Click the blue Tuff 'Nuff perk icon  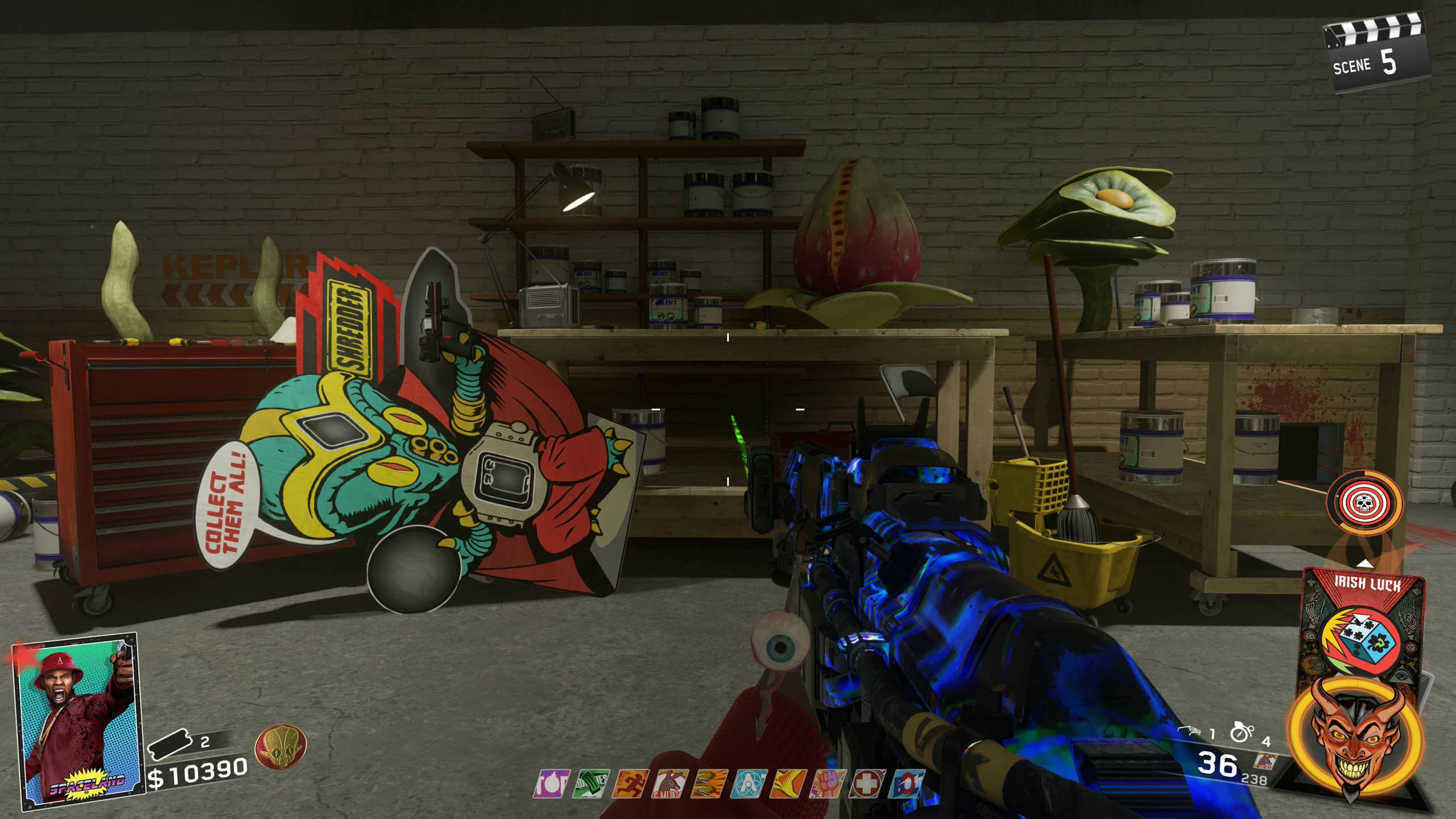click(907, 784)
